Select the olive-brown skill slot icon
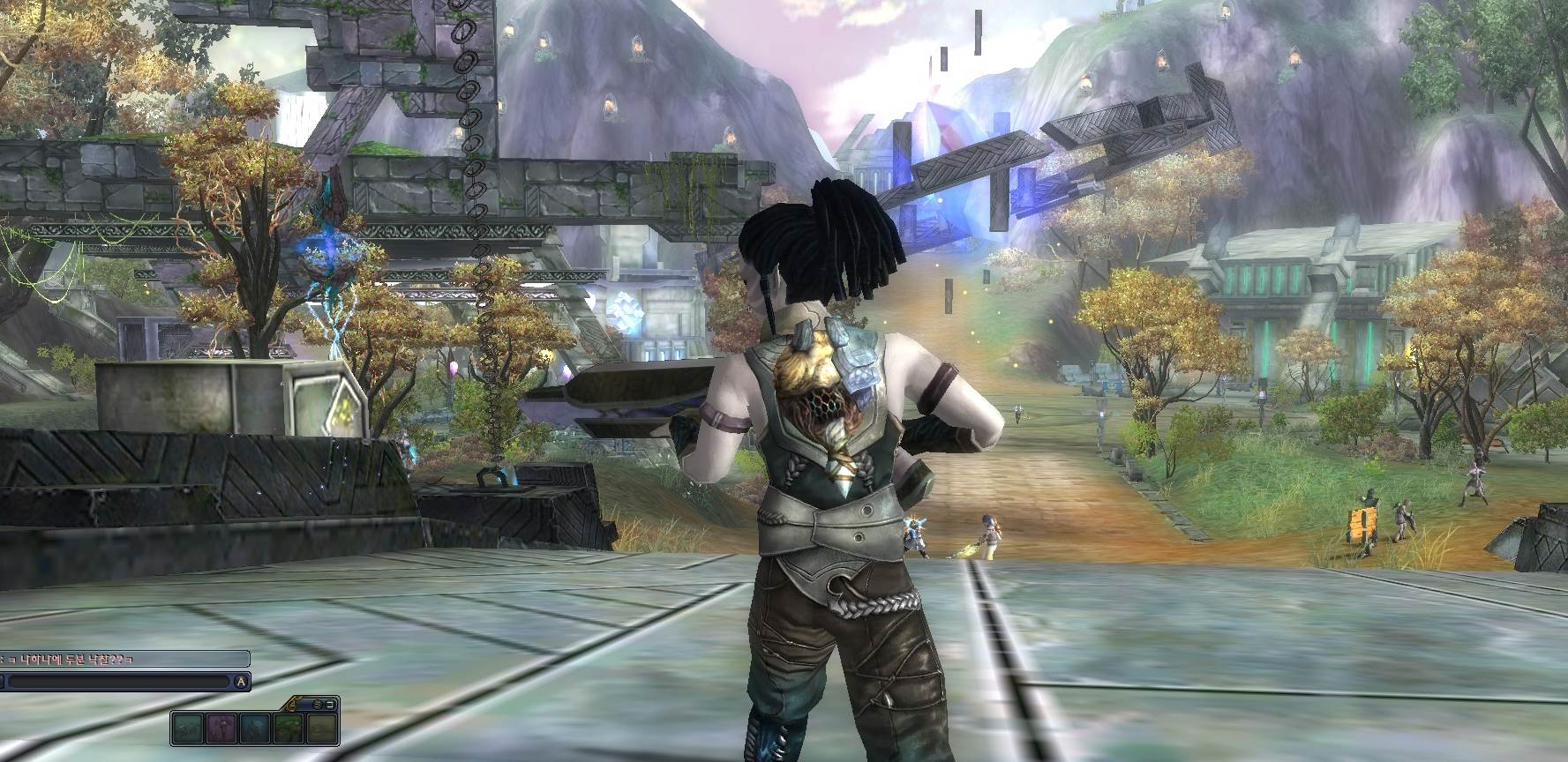This screenshot has width=1568, height=762. pyautogui.click(x=321, y=728)
